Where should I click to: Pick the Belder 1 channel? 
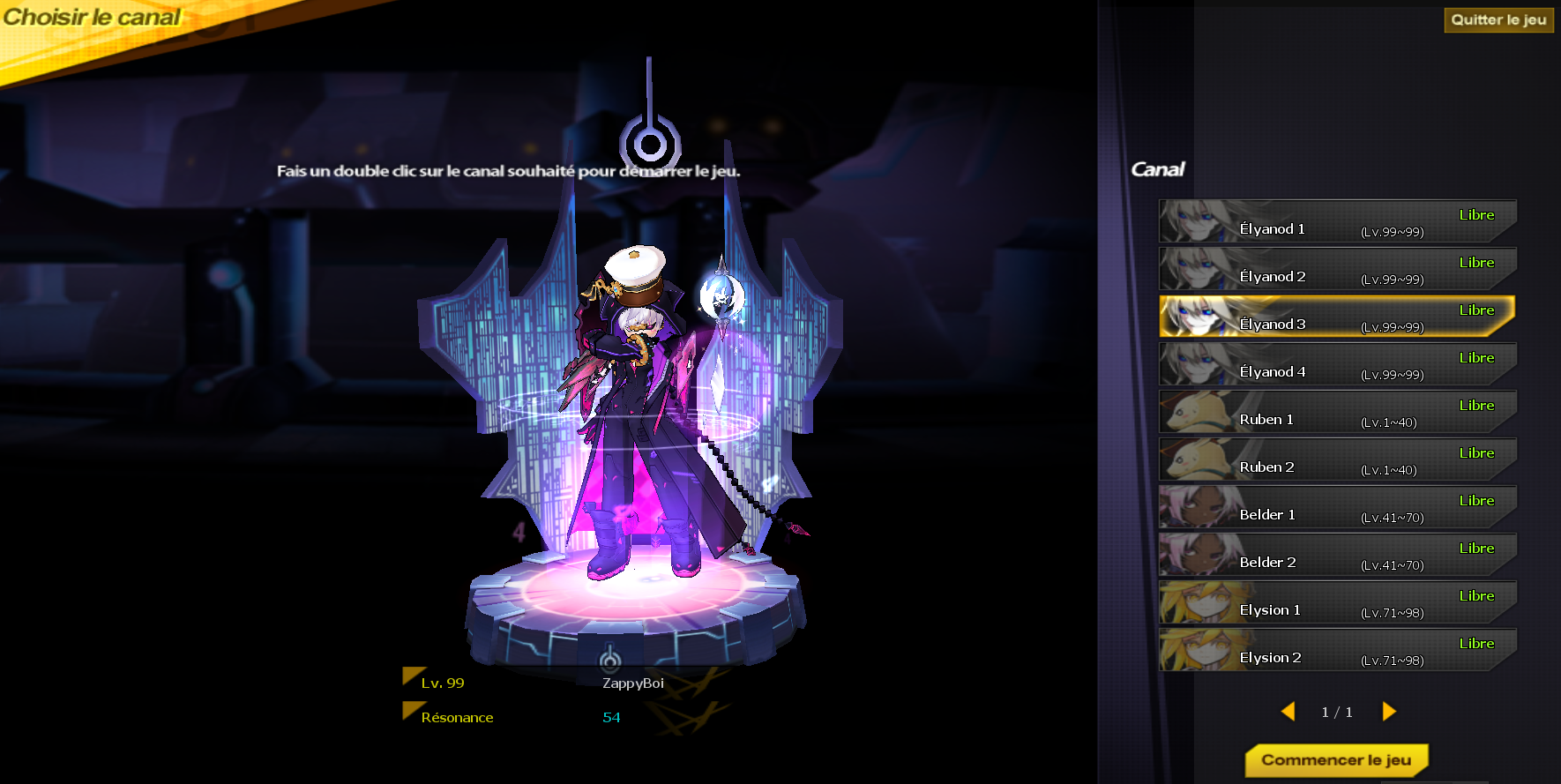1336,507
